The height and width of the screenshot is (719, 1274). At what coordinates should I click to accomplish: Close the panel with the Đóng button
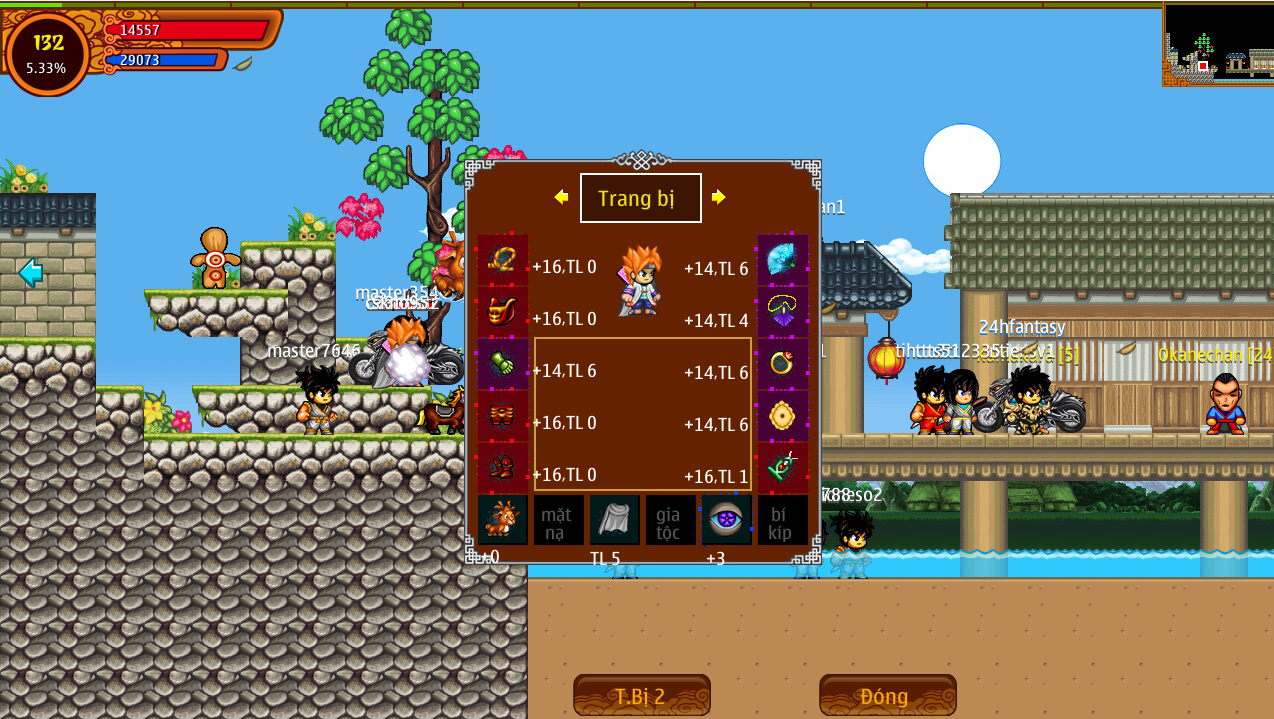pos(887,695)
